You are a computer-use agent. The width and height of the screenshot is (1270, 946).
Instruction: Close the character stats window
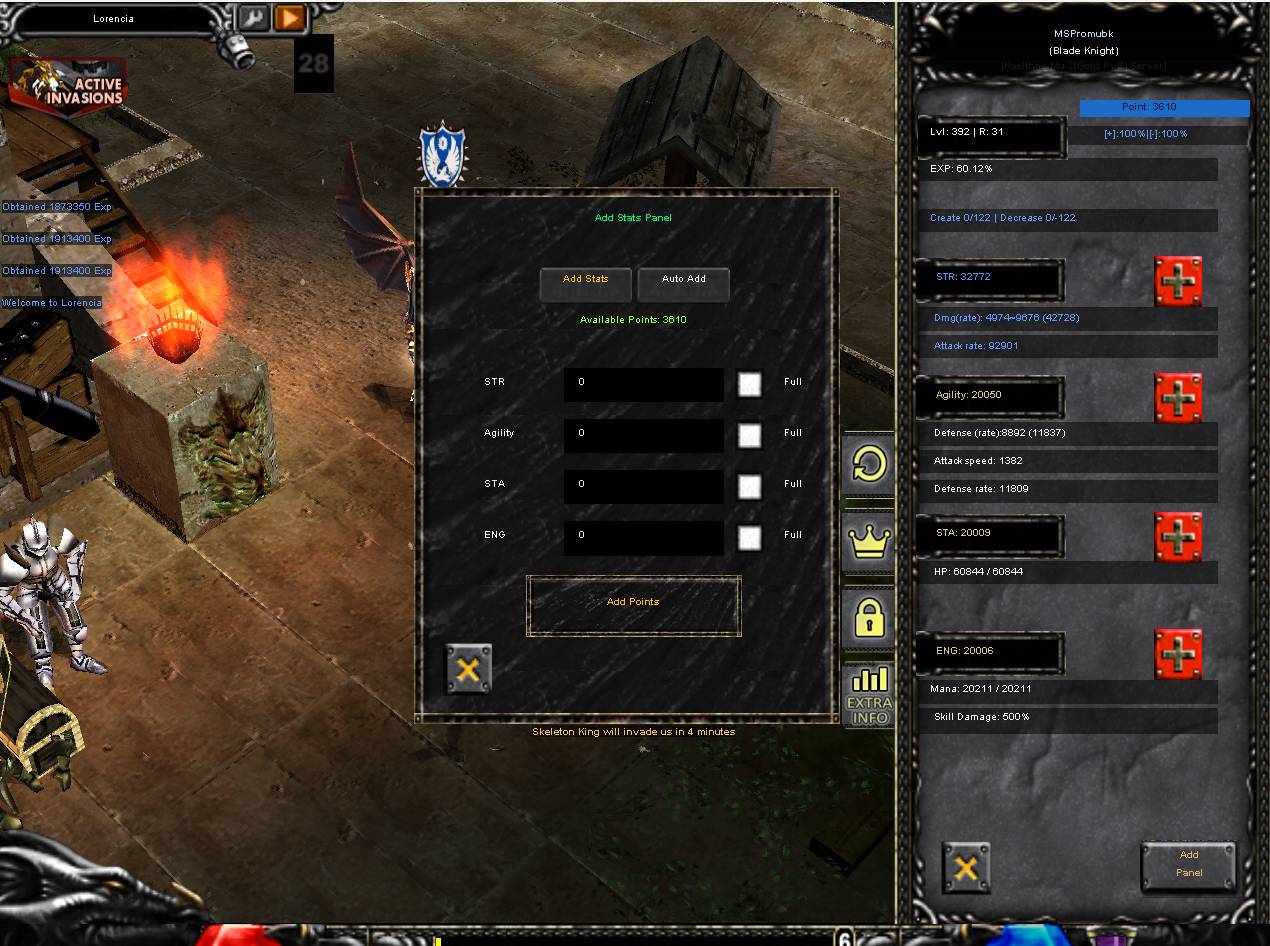point(966,867)
